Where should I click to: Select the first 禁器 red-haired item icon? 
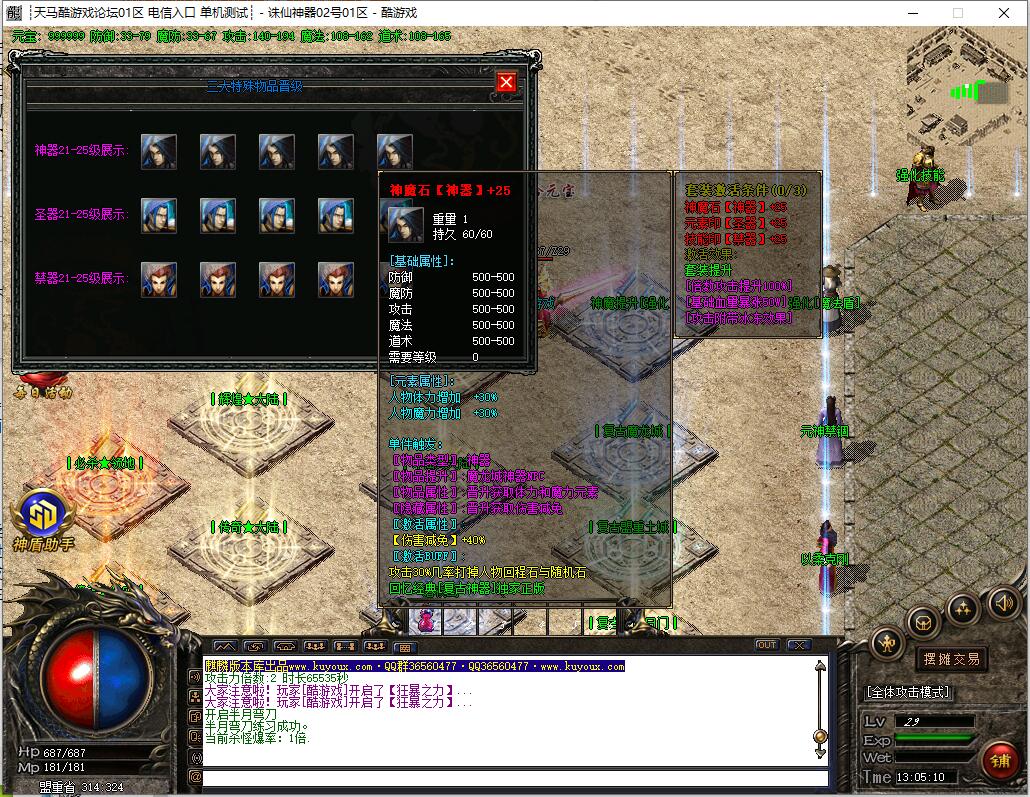pyautogui.click(x=158, y=279)
